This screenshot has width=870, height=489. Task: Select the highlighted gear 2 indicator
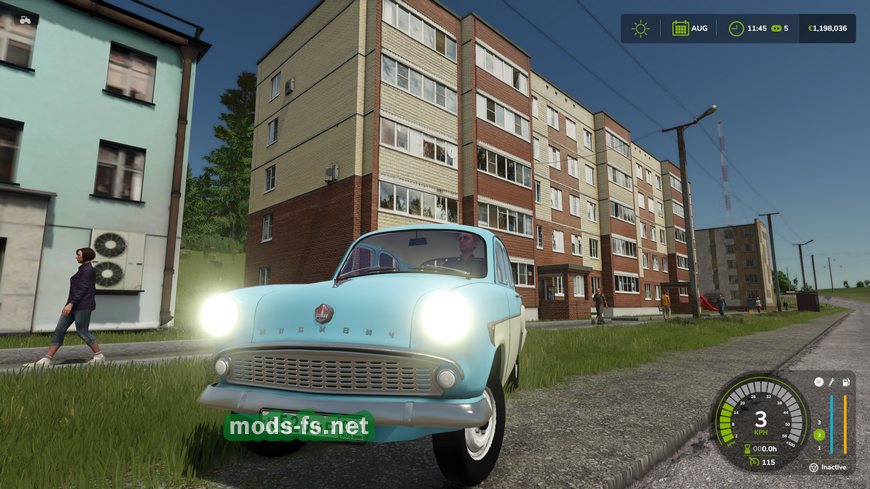coord(819,435)
